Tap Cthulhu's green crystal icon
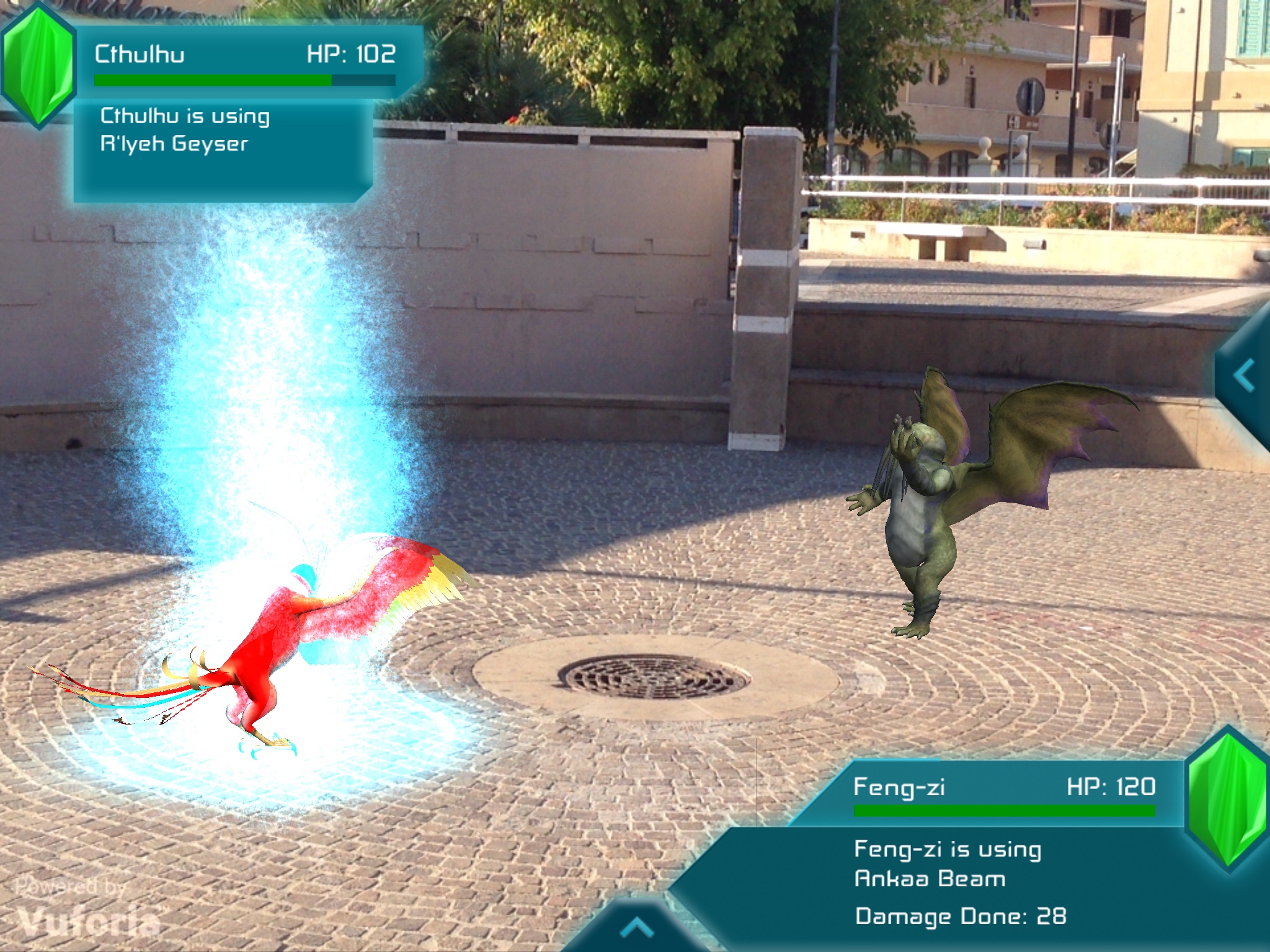The image size is (1270, 952). point(38,65)
